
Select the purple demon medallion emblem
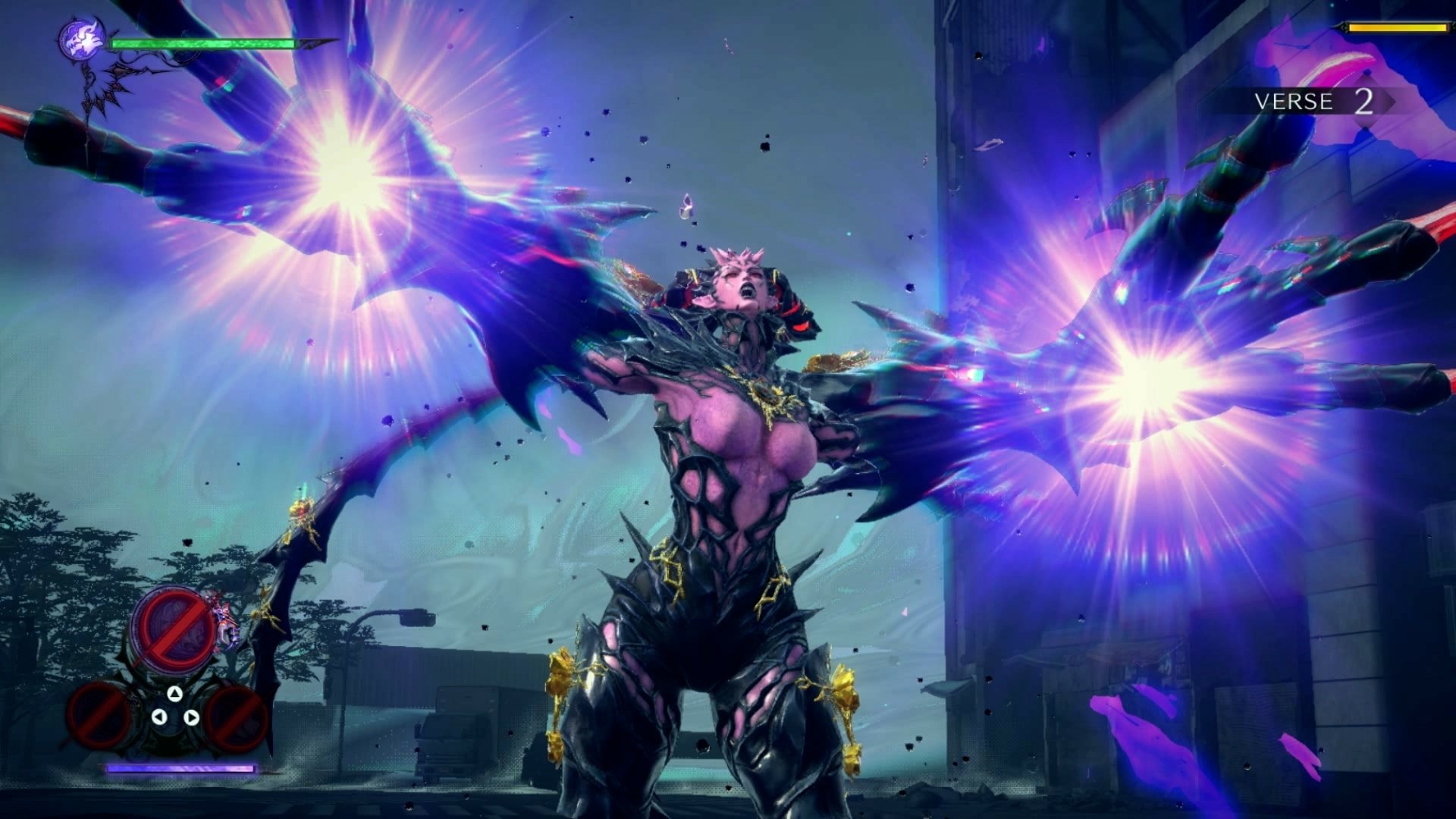point(82,38)
